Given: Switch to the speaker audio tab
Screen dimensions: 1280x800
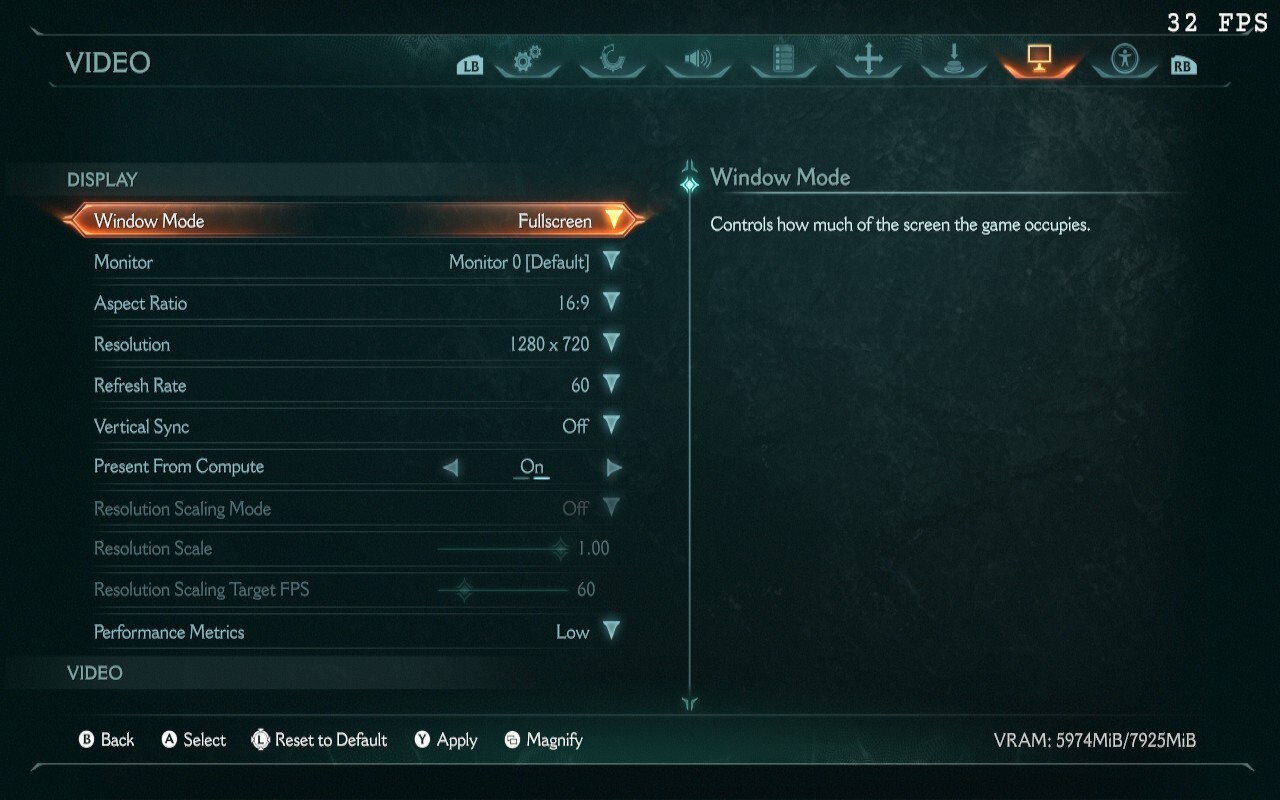Looking at the screenshot, I should point(697,60).
